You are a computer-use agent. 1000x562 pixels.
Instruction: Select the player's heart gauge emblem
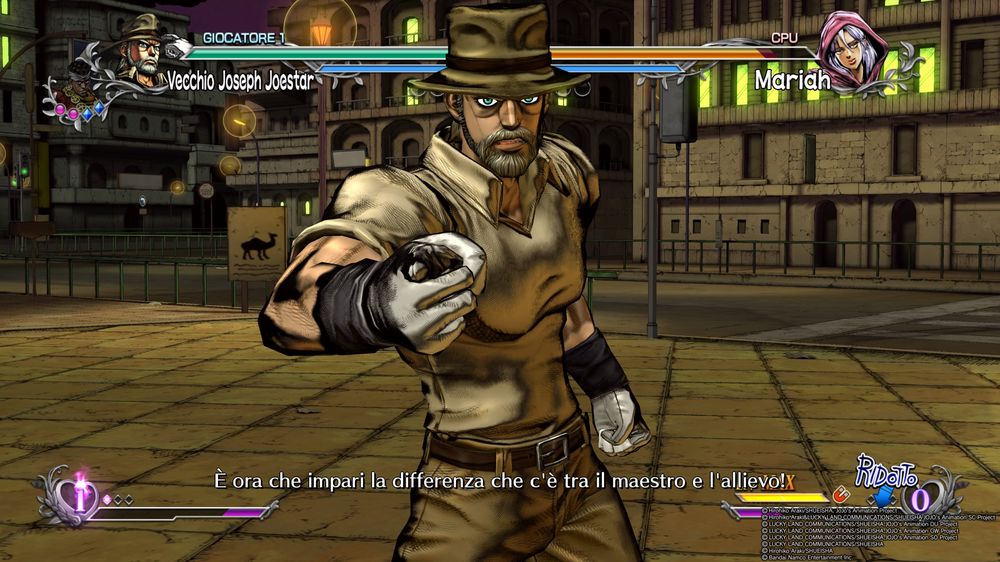(78, 497)
